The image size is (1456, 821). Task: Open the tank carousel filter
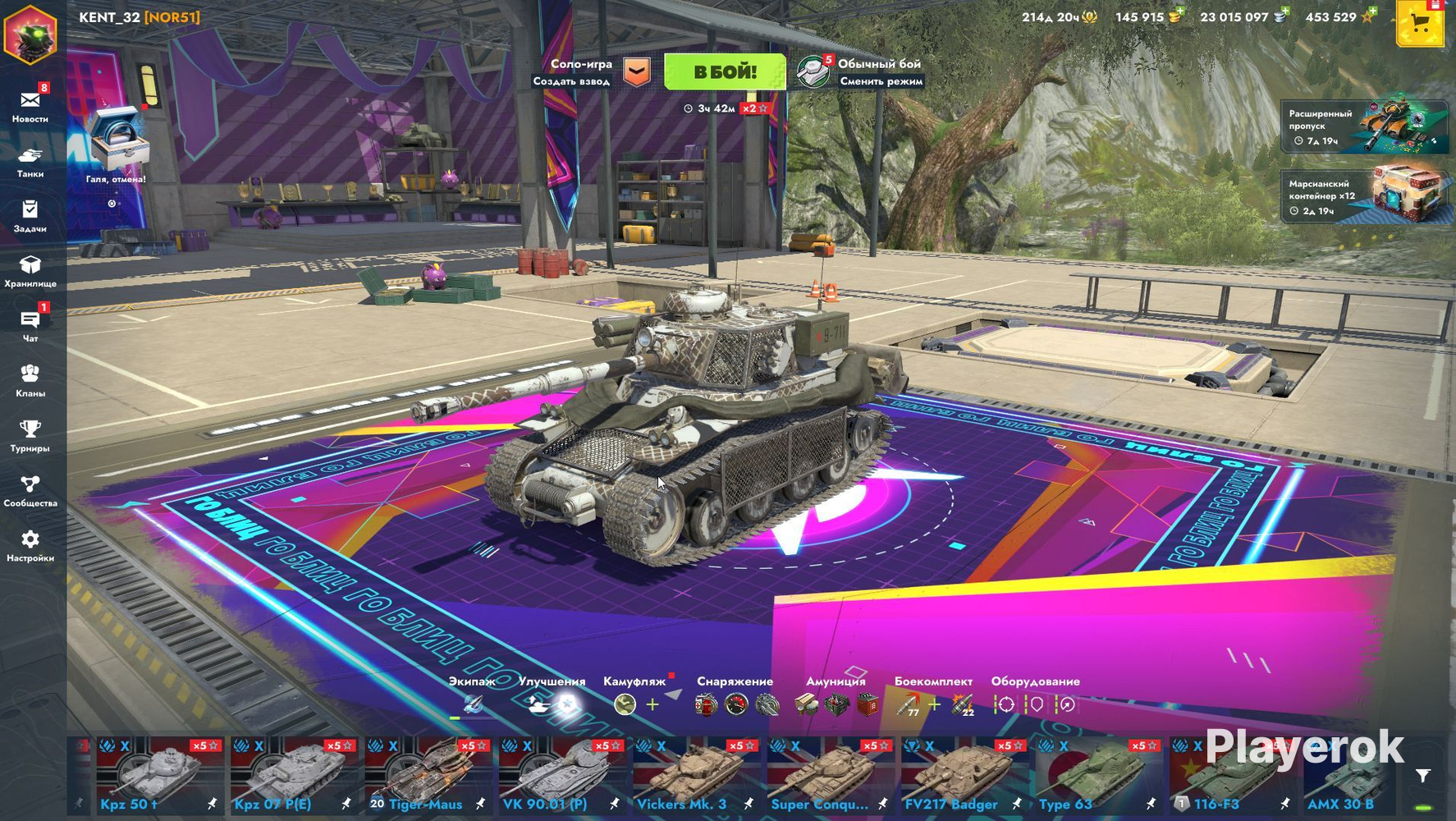(x=1423, y=776)
